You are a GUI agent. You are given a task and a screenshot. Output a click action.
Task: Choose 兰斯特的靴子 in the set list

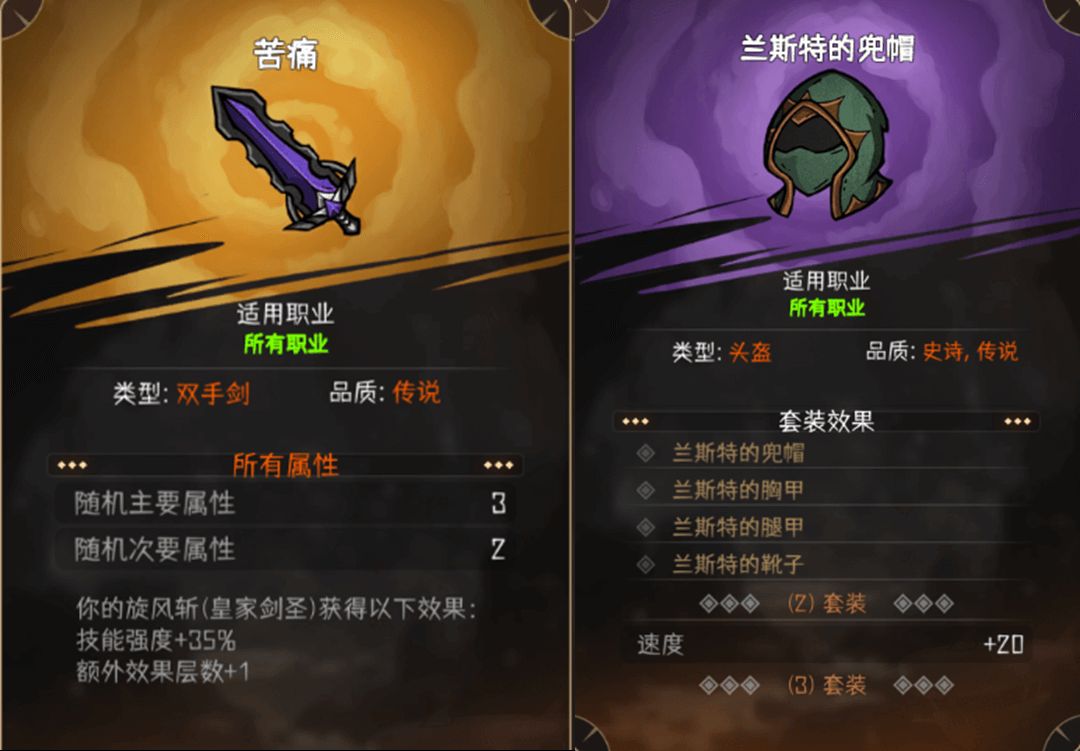(738, 565)
